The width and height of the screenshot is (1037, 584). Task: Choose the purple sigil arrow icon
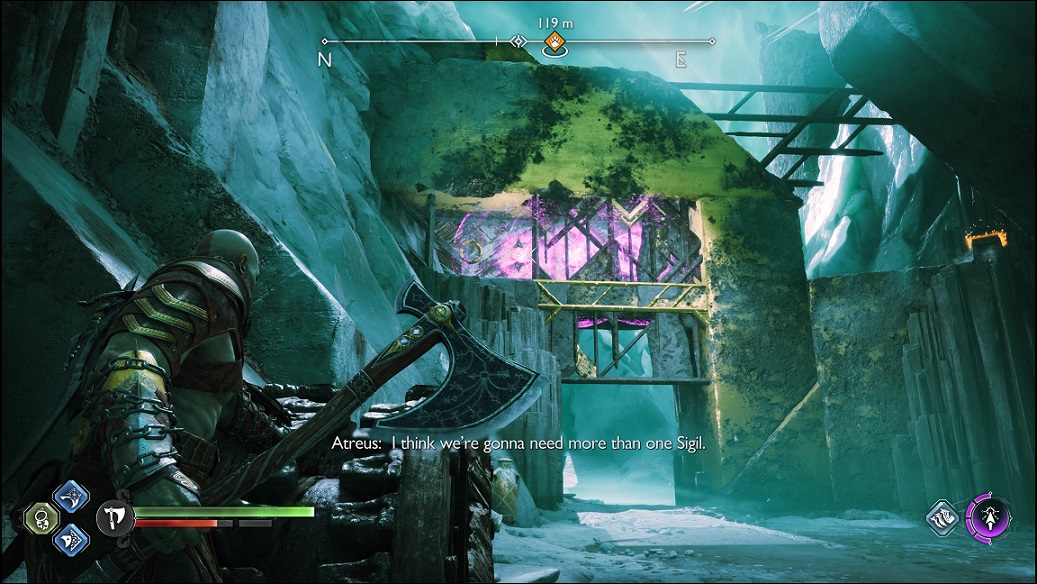click(989, 518)
